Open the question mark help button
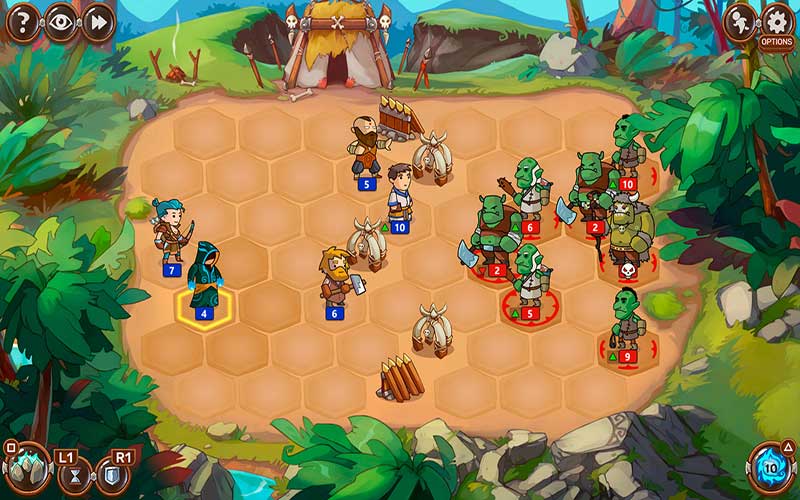 pos(22,21)
